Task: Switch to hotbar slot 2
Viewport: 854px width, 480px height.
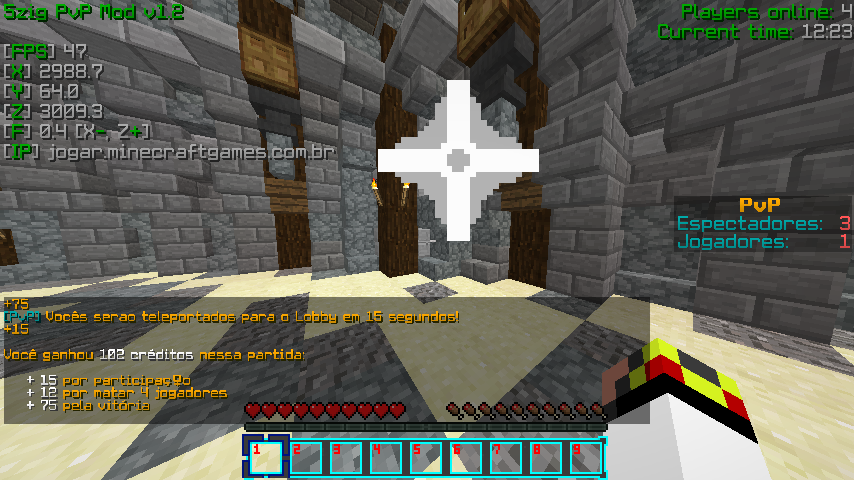Action: click(x=306, y=458)
